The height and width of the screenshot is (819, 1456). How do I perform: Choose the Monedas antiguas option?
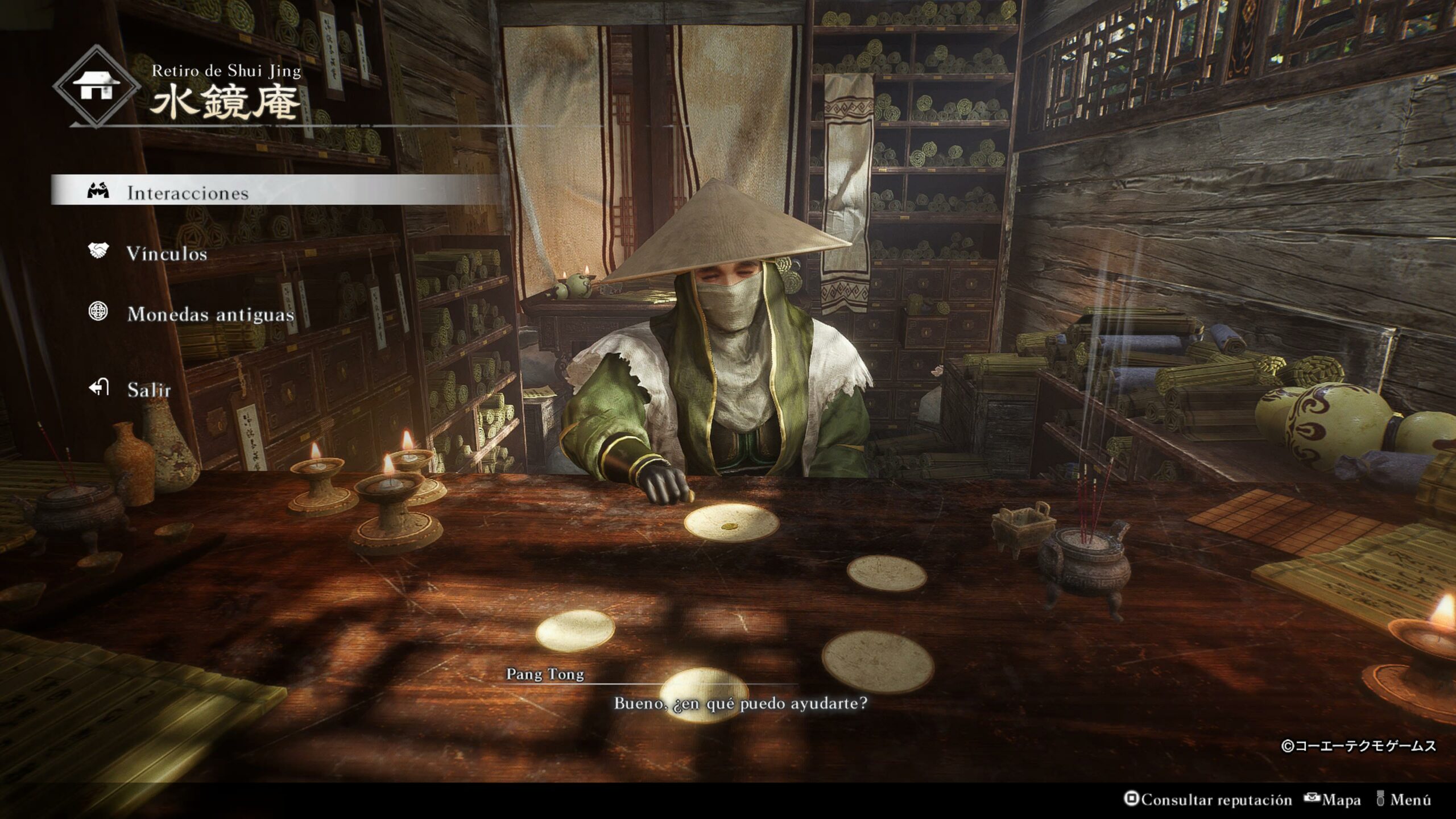point(210,314)
